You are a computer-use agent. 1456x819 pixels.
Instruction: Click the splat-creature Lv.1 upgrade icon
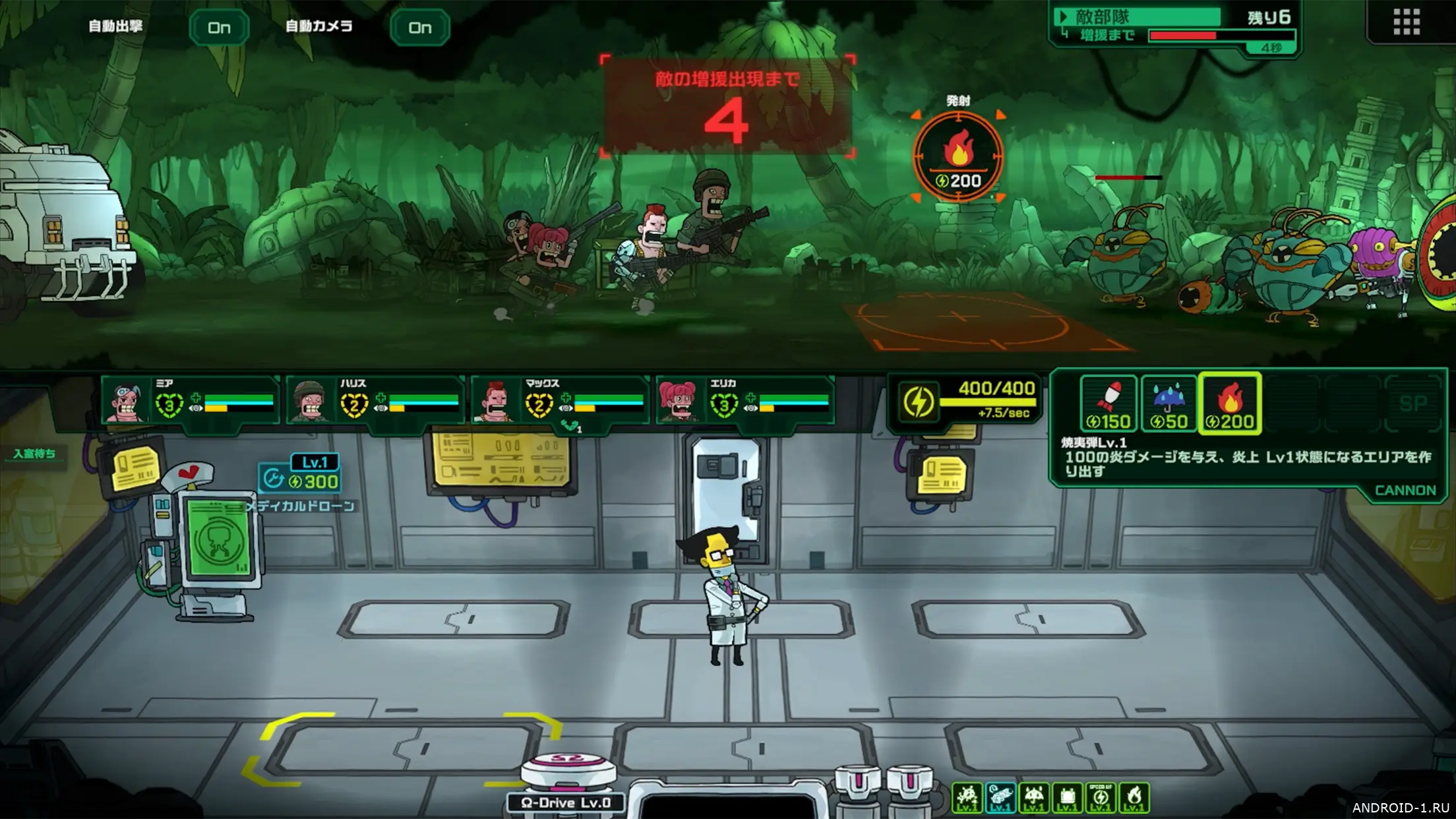tap(967, 798)
